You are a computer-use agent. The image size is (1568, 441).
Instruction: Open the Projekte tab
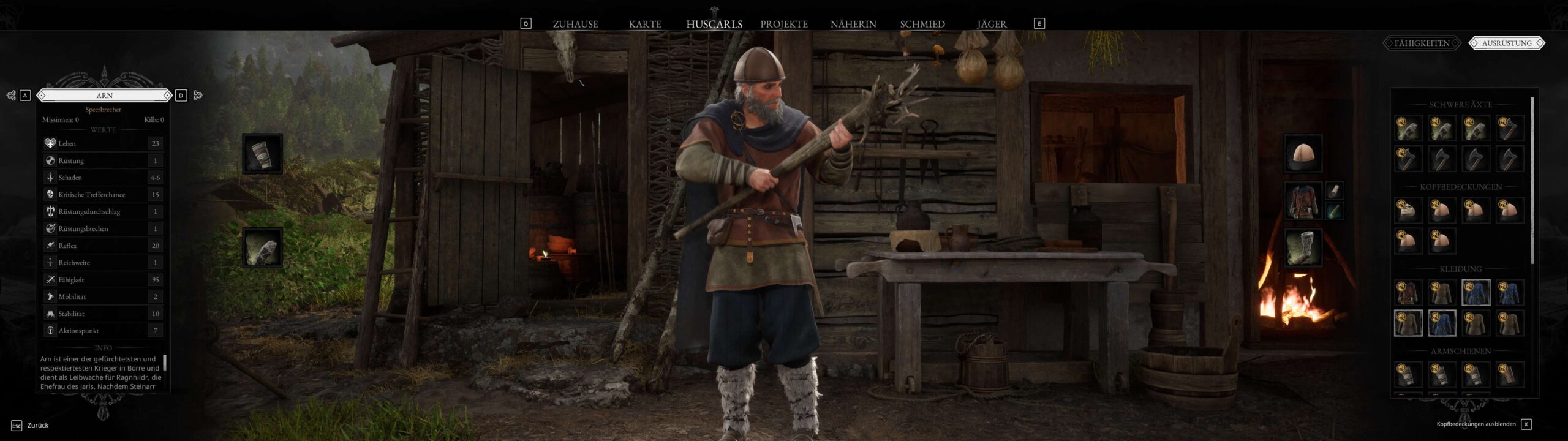pyautogui.click(x=783, y=24)
